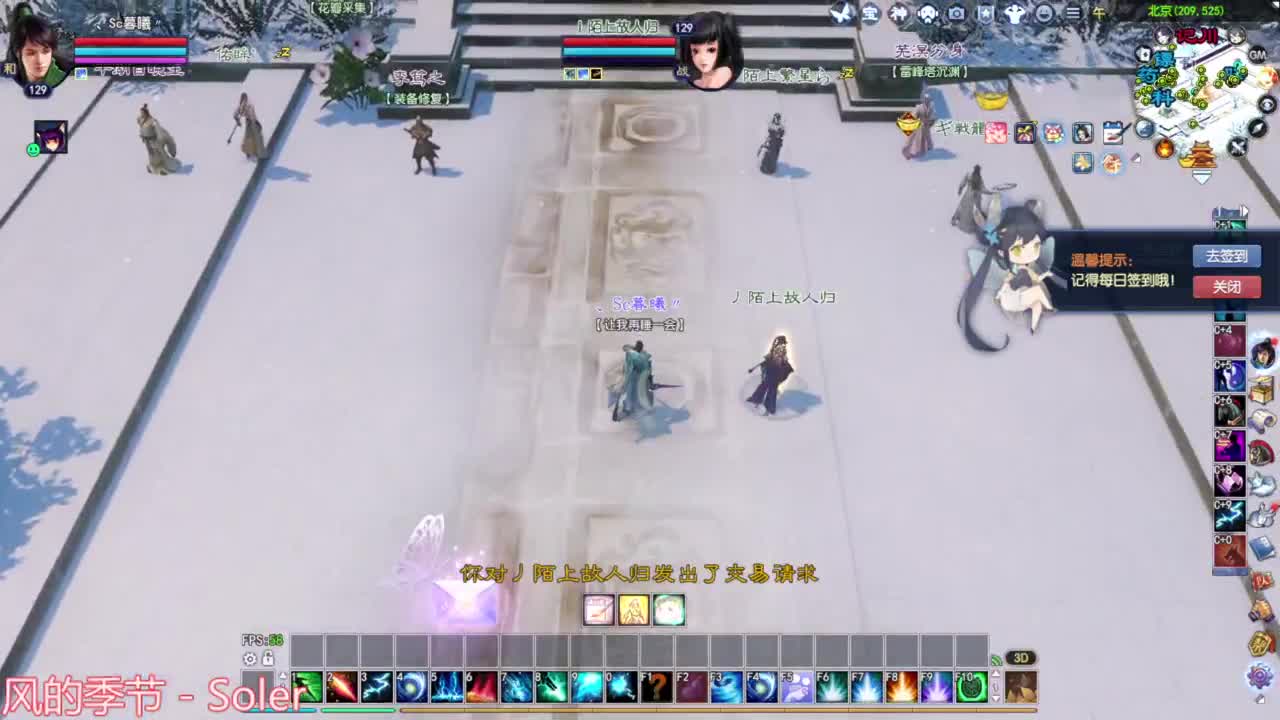Collapse the minimap using the double-down chevron
1280x720 pixels.
[1201, 176]
